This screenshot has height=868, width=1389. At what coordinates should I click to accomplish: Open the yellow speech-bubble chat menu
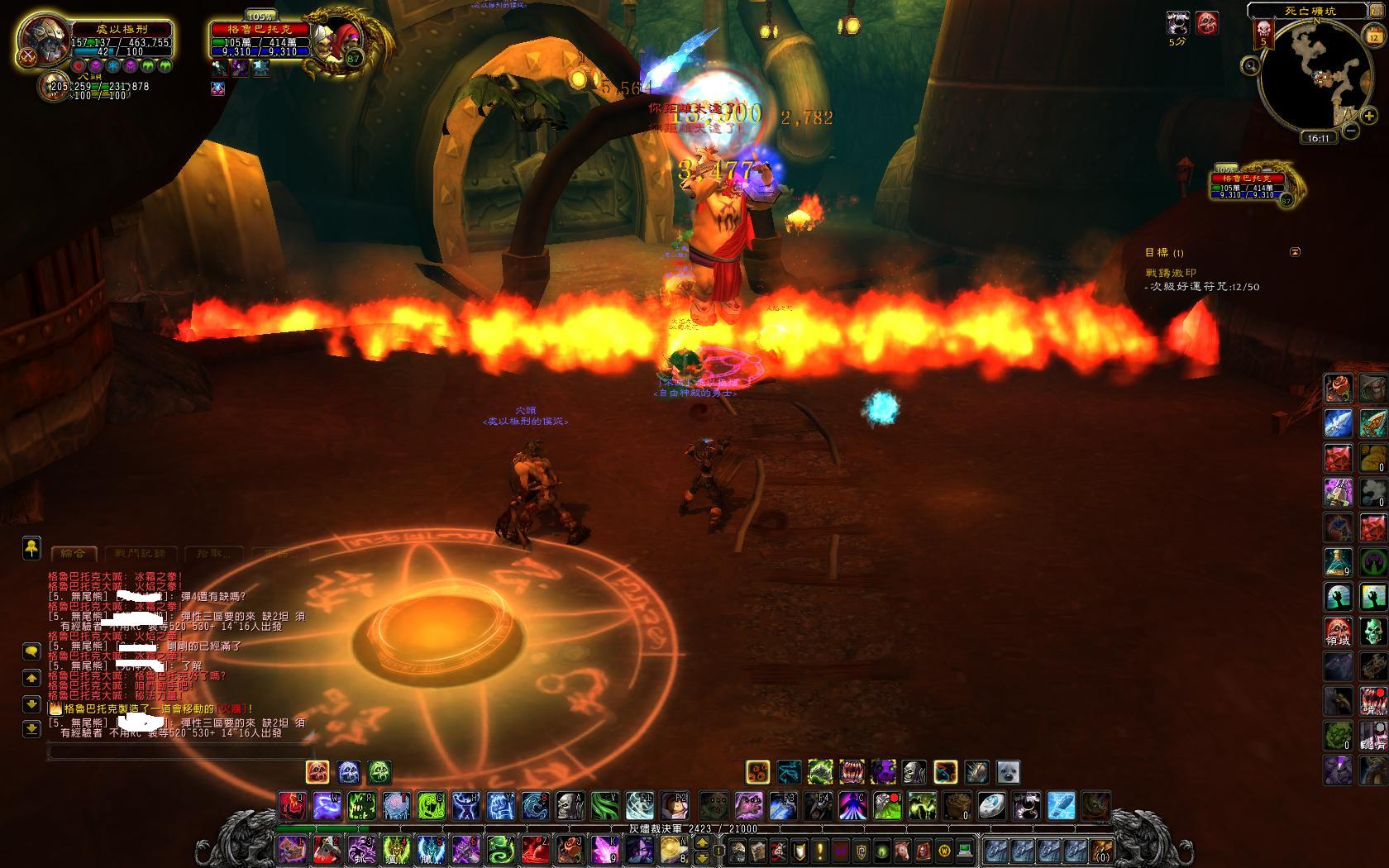[x=31, y=651]
